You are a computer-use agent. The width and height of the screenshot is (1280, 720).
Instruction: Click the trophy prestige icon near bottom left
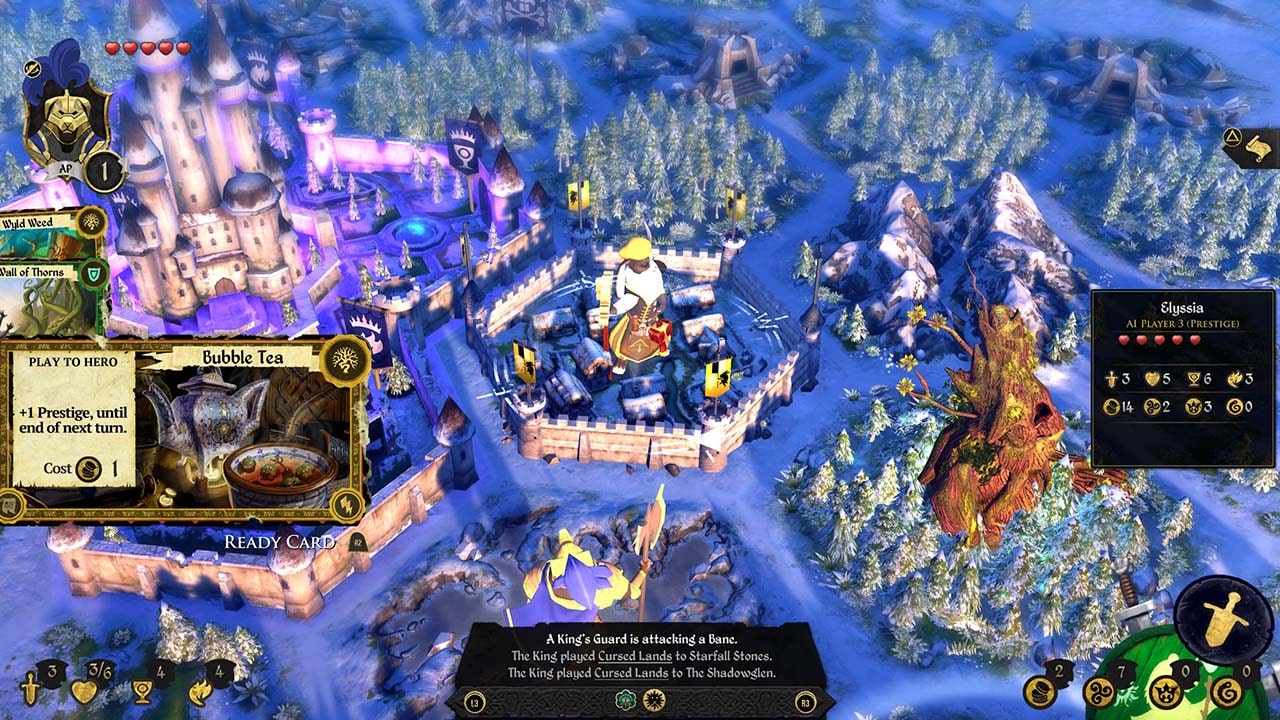point(143,692)
